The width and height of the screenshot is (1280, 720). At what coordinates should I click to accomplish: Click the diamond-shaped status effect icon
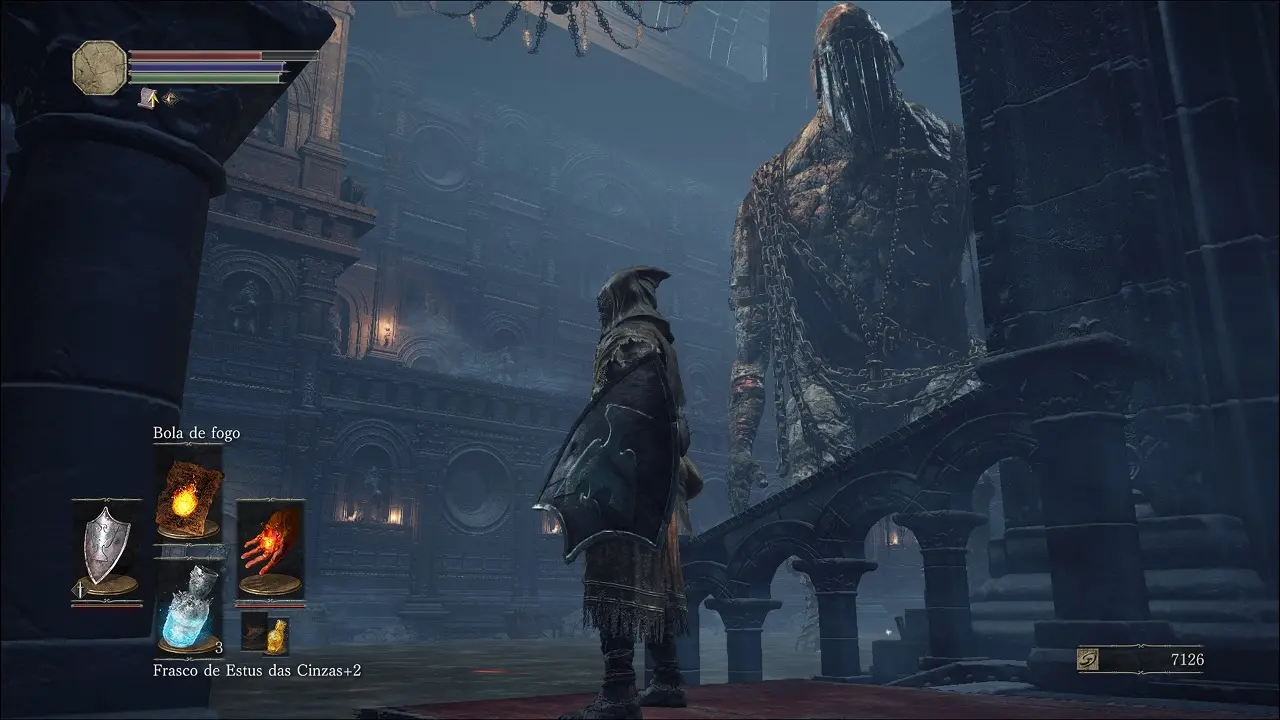pyautogui.click(x=170, y=98)
